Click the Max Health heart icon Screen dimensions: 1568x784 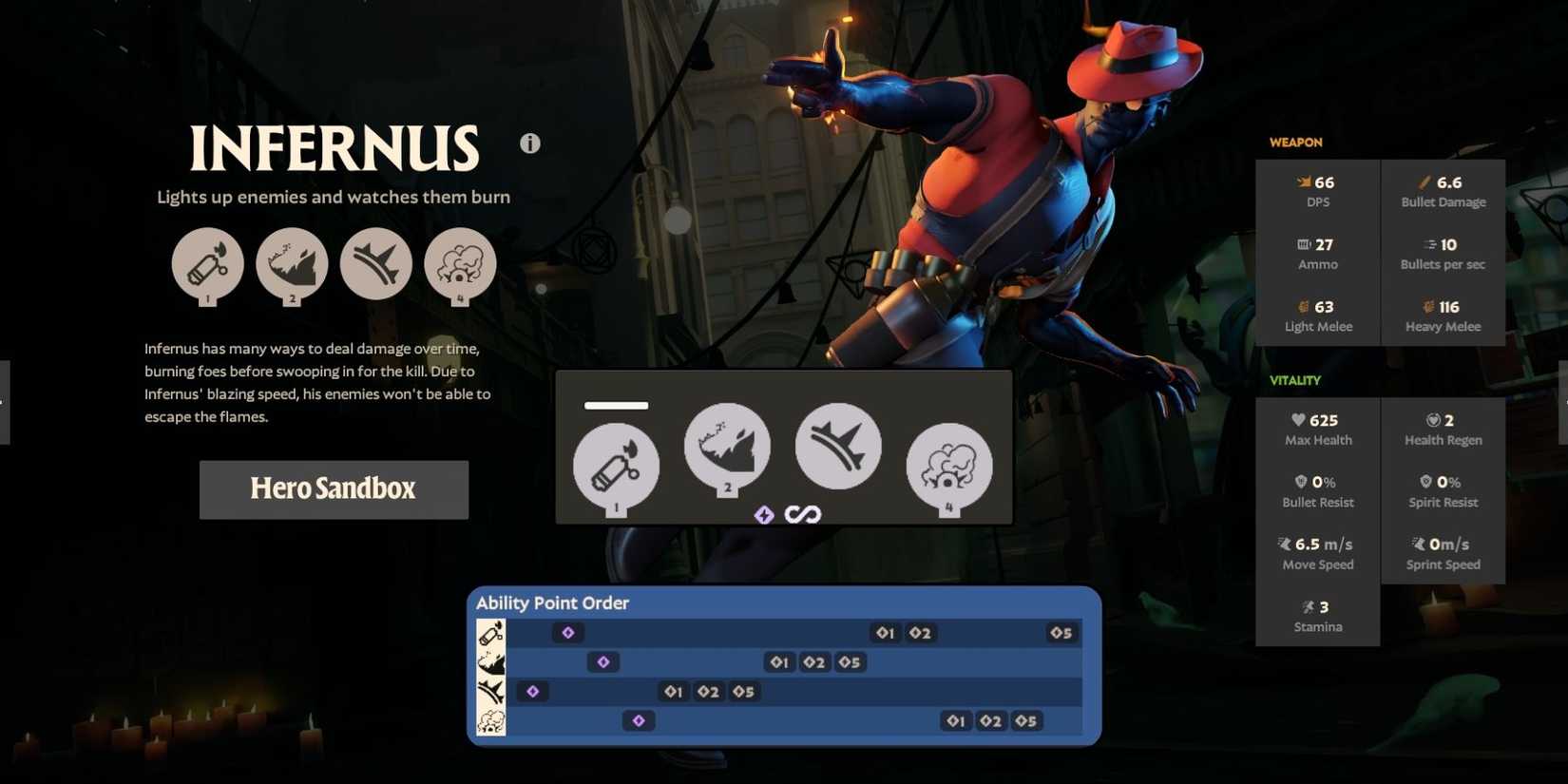1298,419
